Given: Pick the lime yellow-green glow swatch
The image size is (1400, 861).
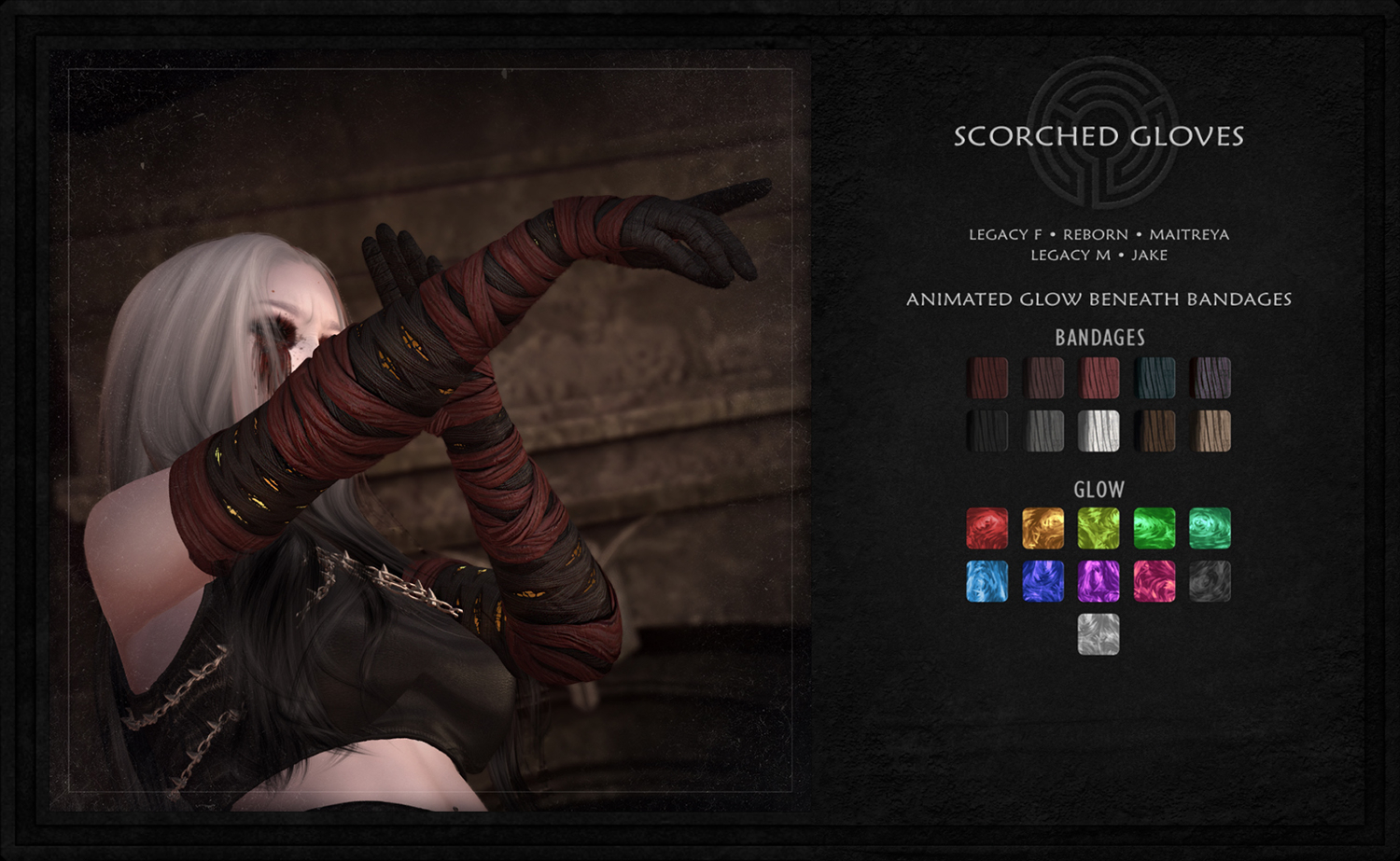Looking at the screenshot, I should pyautogui.click(x=1099, y=528).
